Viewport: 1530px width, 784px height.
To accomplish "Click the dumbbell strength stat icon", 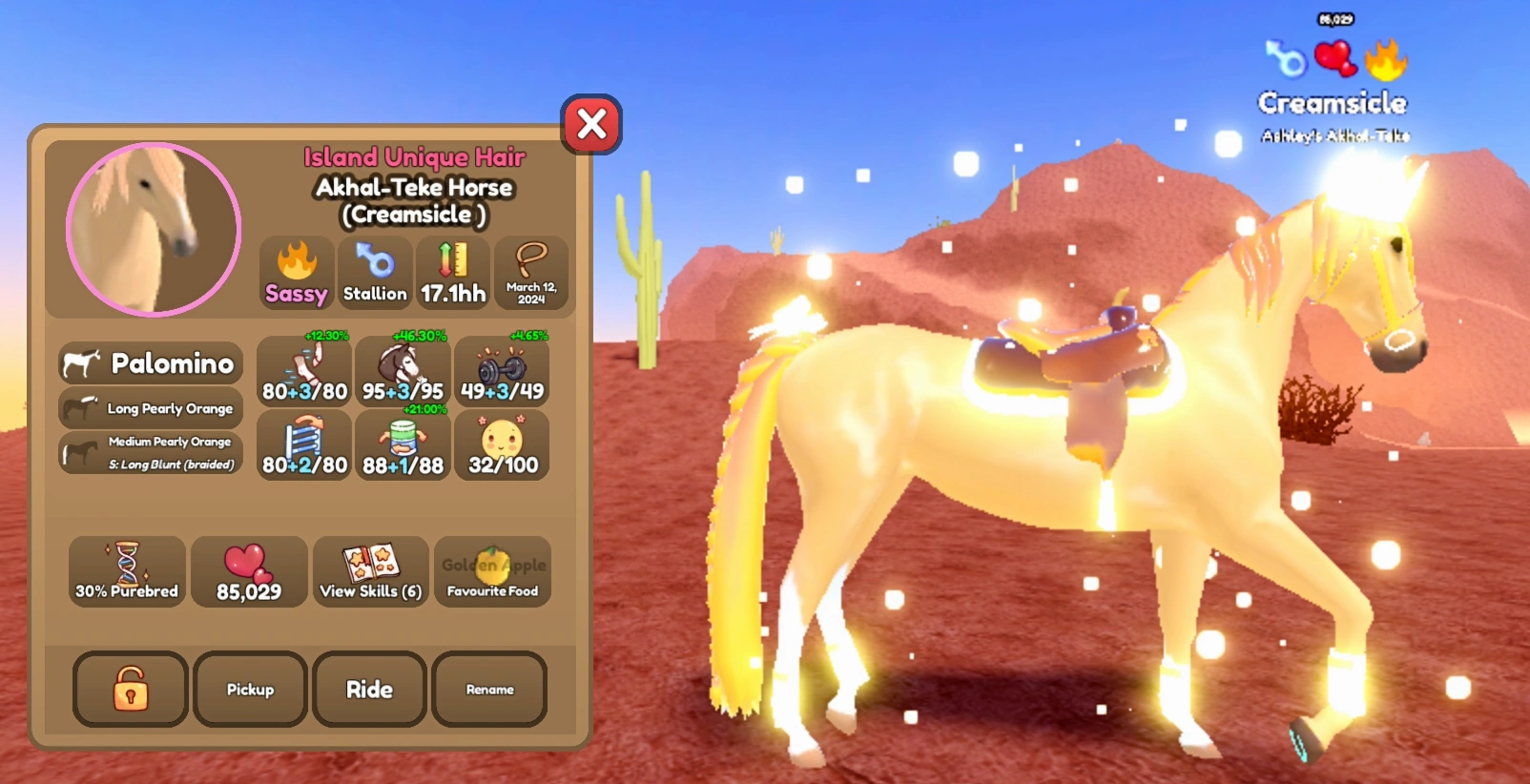I will [x=502, y=370].
